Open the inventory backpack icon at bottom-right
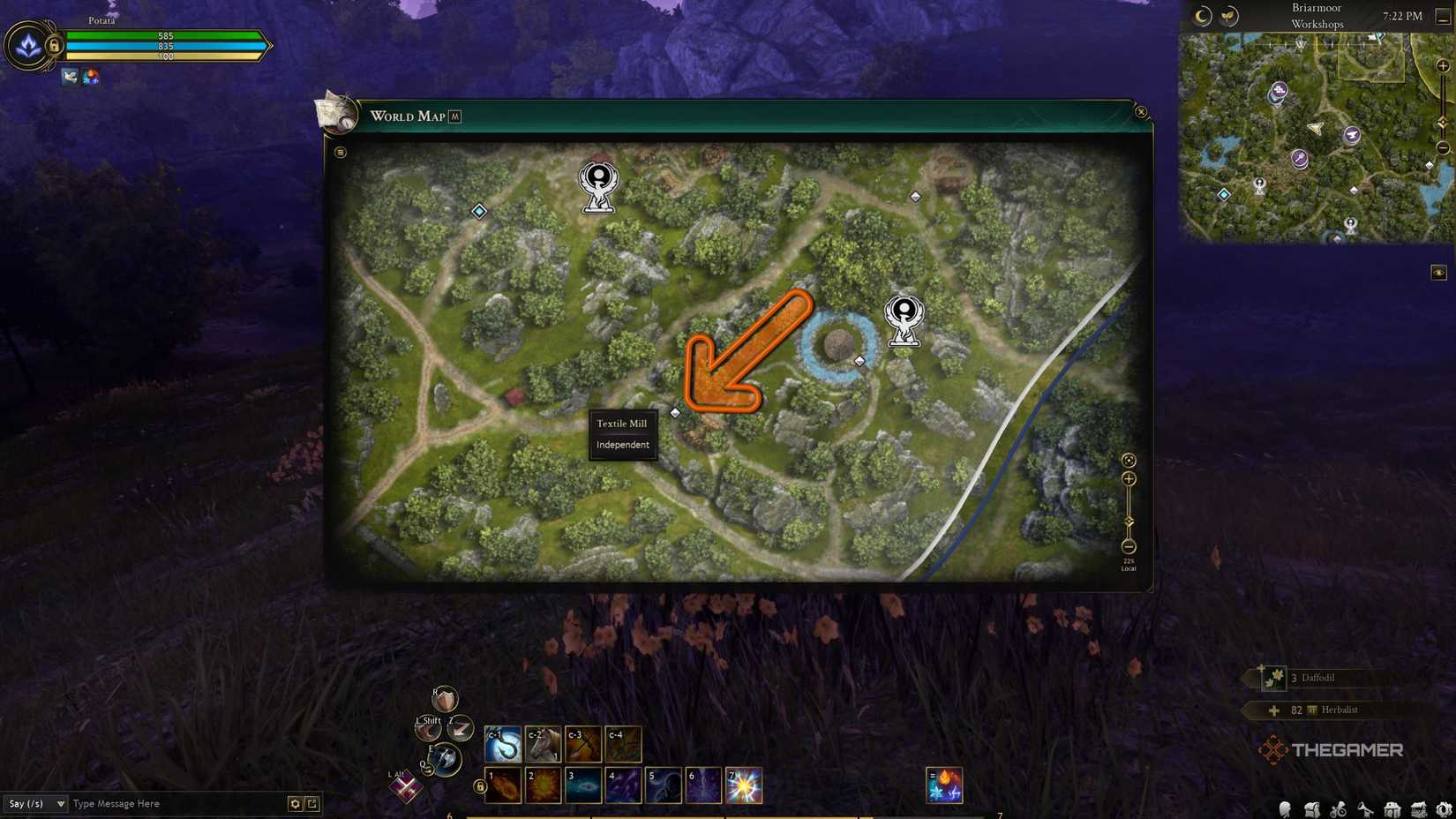This screenshot has width=1456, height=819. (x=1312, y=808)
